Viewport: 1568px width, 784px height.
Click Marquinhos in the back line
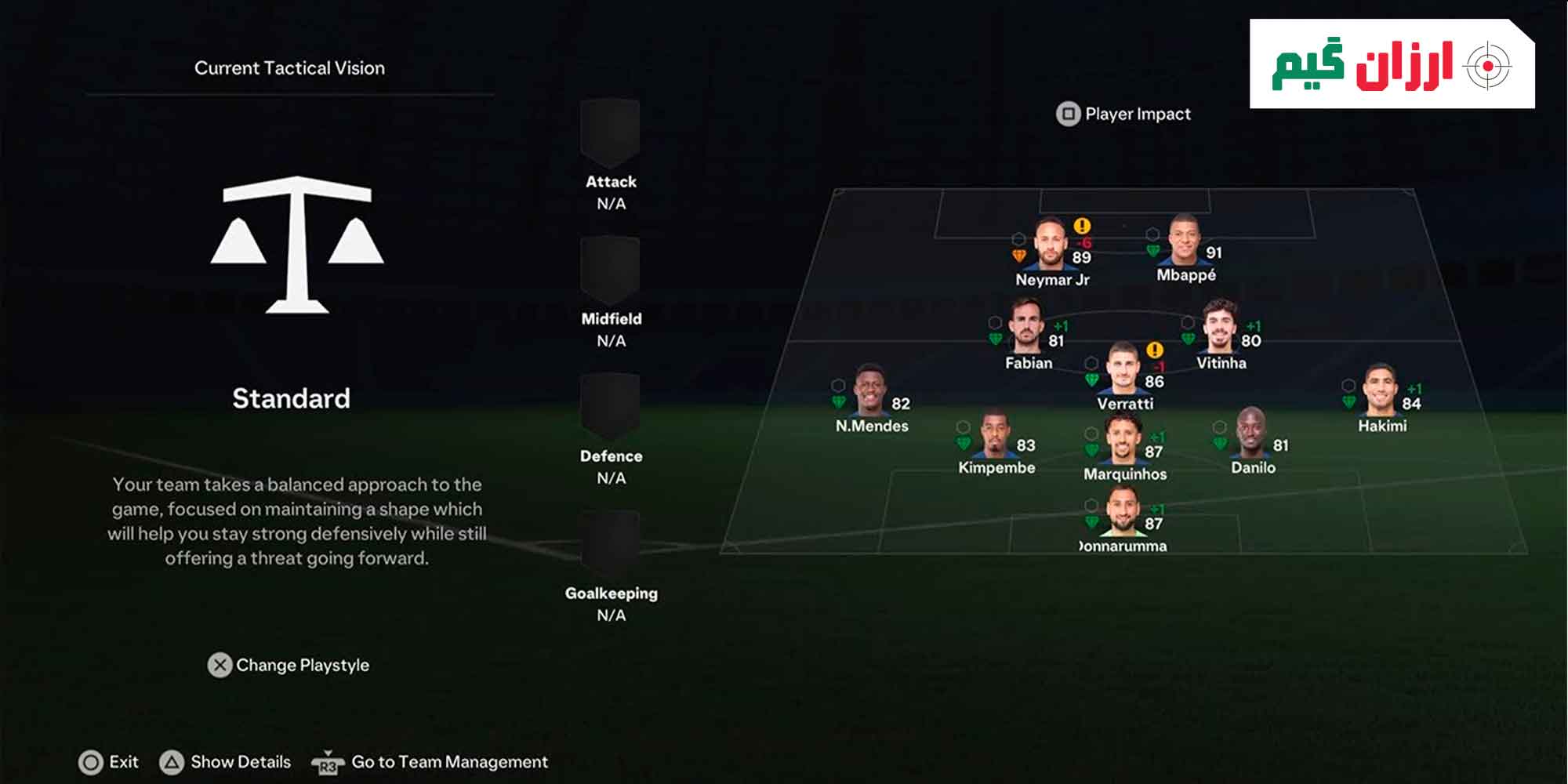click(x=1123, y=440)
